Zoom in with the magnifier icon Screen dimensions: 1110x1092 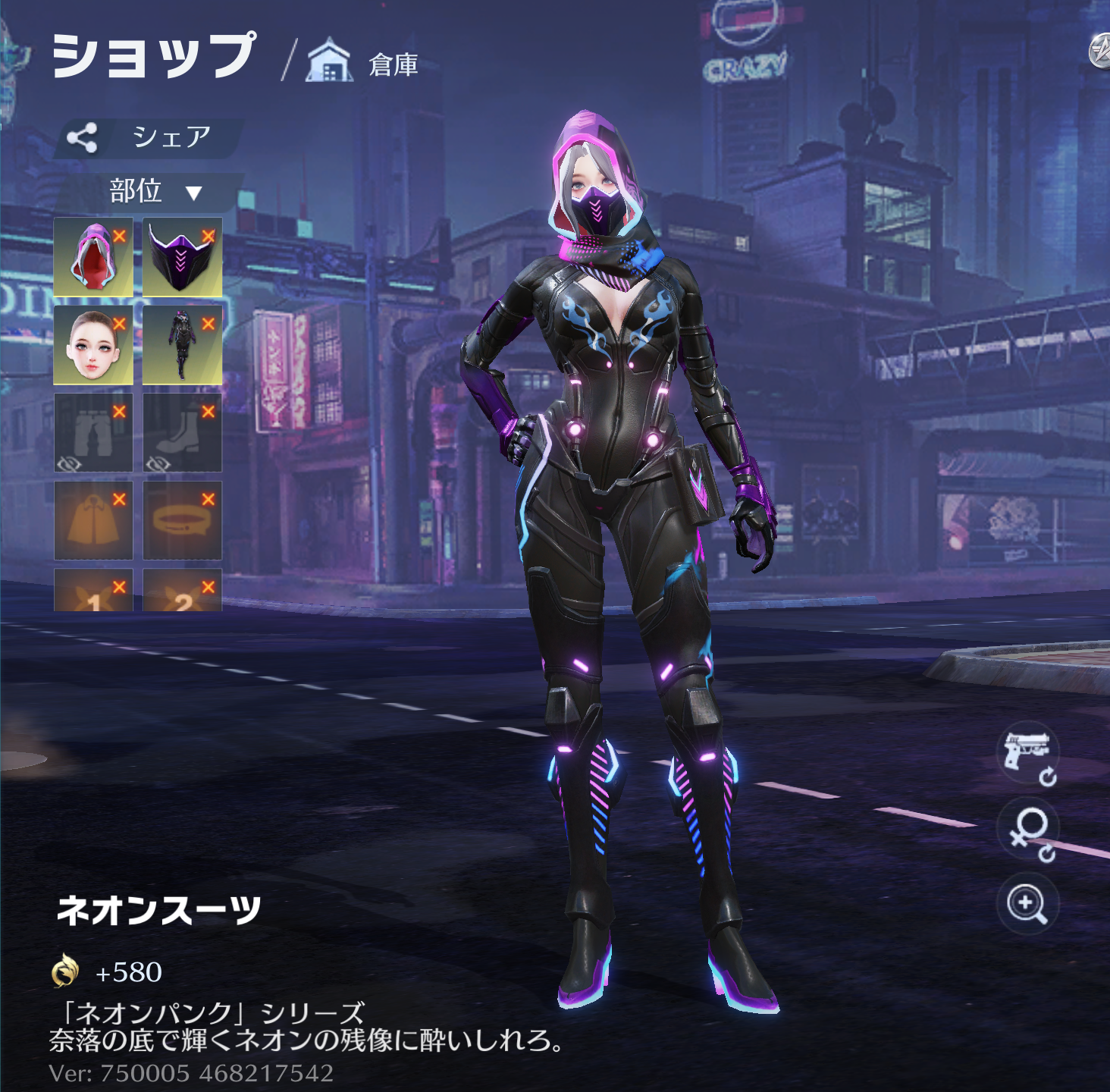1027,904
